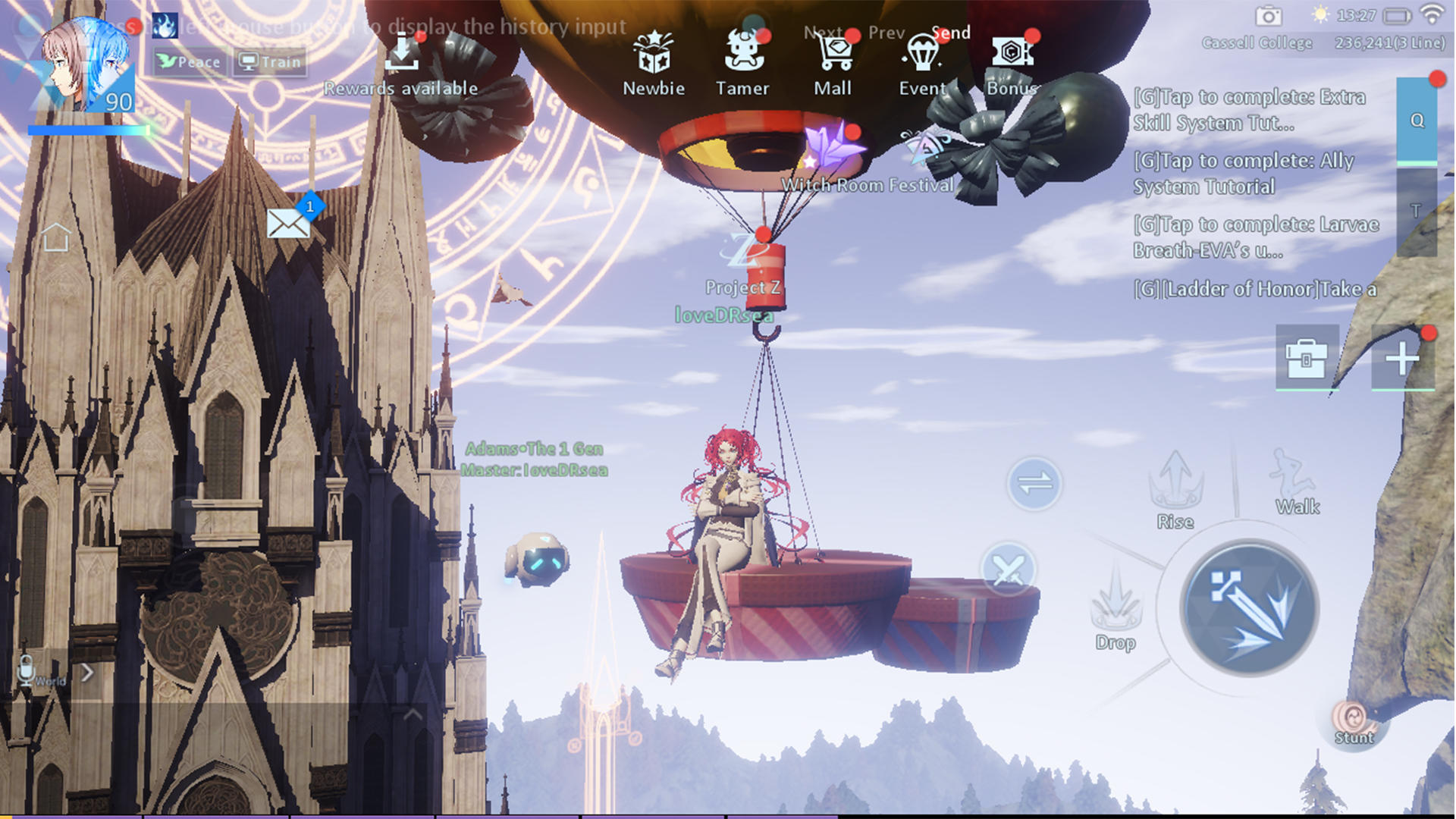Toggle Peace mode

189,61
